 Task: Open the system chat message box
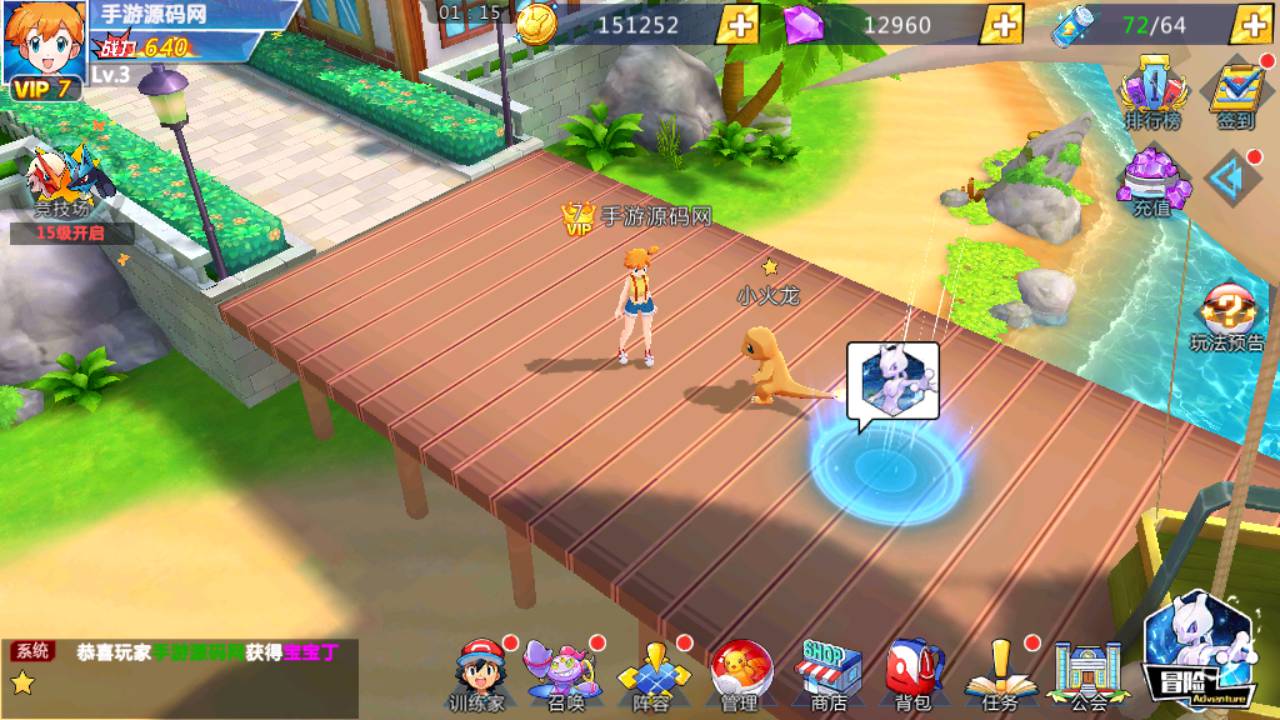pyautogui.click(x=180, y=668)
